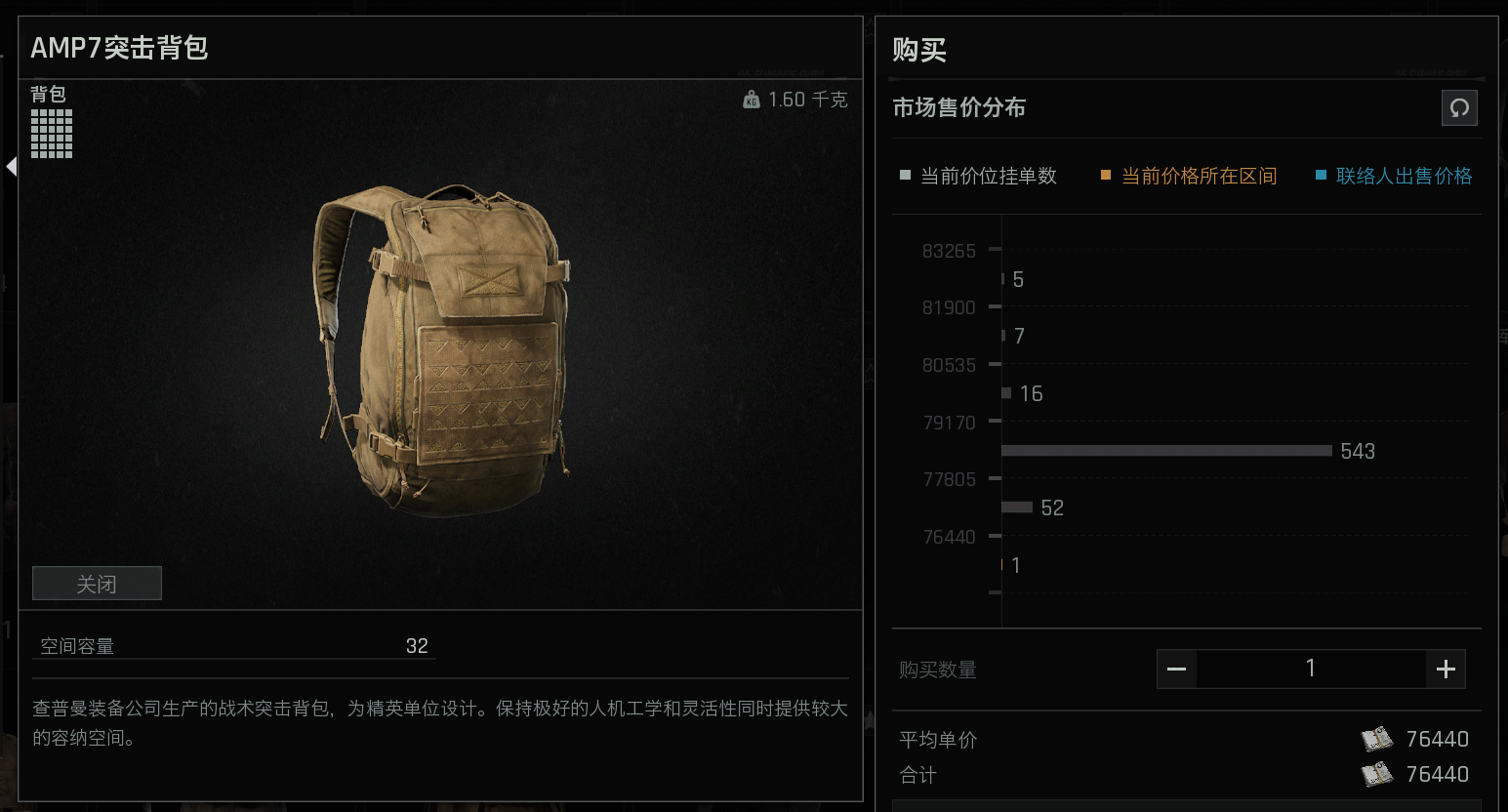Screen dimensions: 1508x812
Task: Click the purchase quantity input field
Action: click(x=1311, y=669)
